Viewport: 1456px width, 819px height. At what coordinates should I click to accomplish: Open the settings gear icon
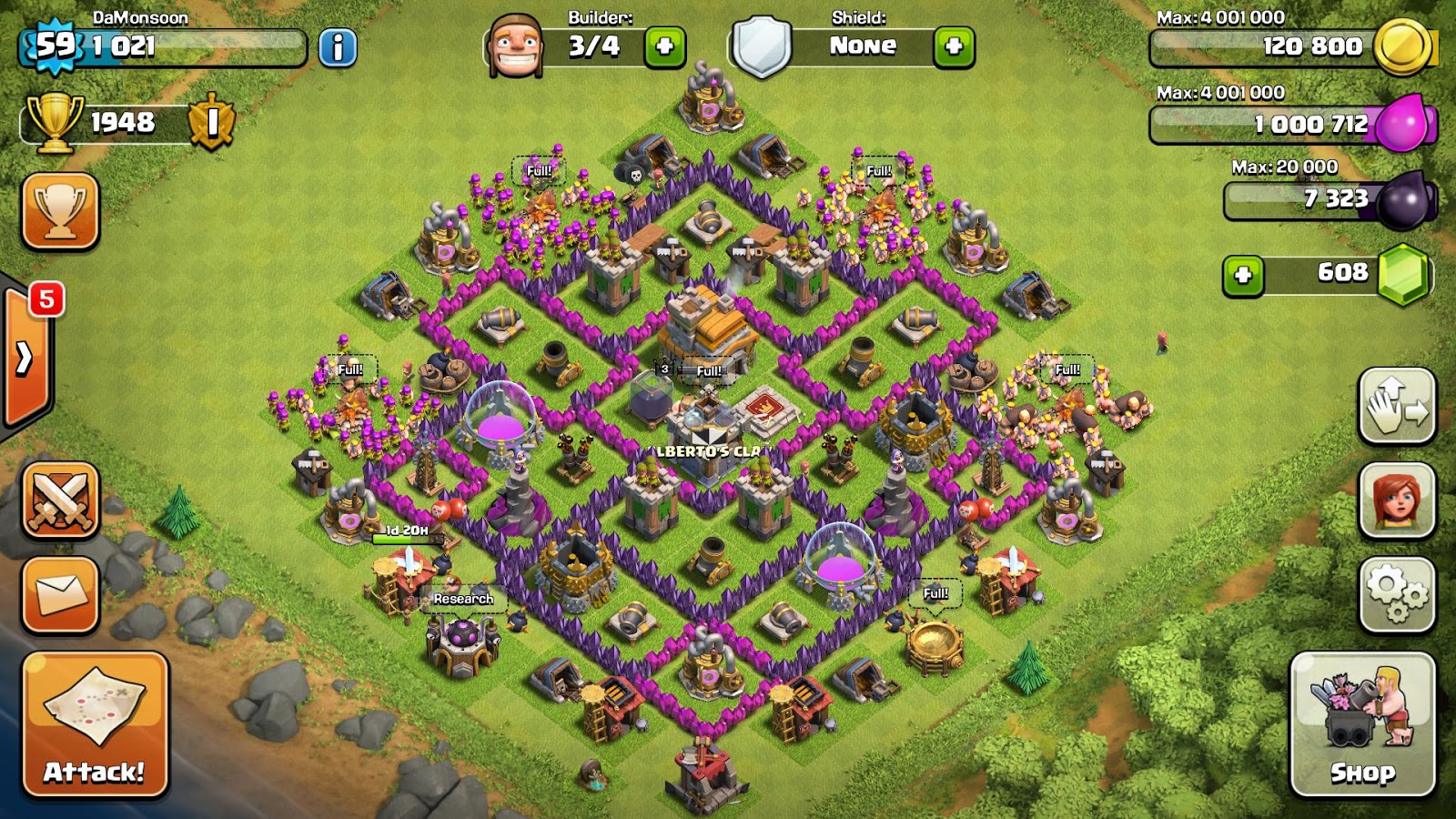tap(1398, 590)
